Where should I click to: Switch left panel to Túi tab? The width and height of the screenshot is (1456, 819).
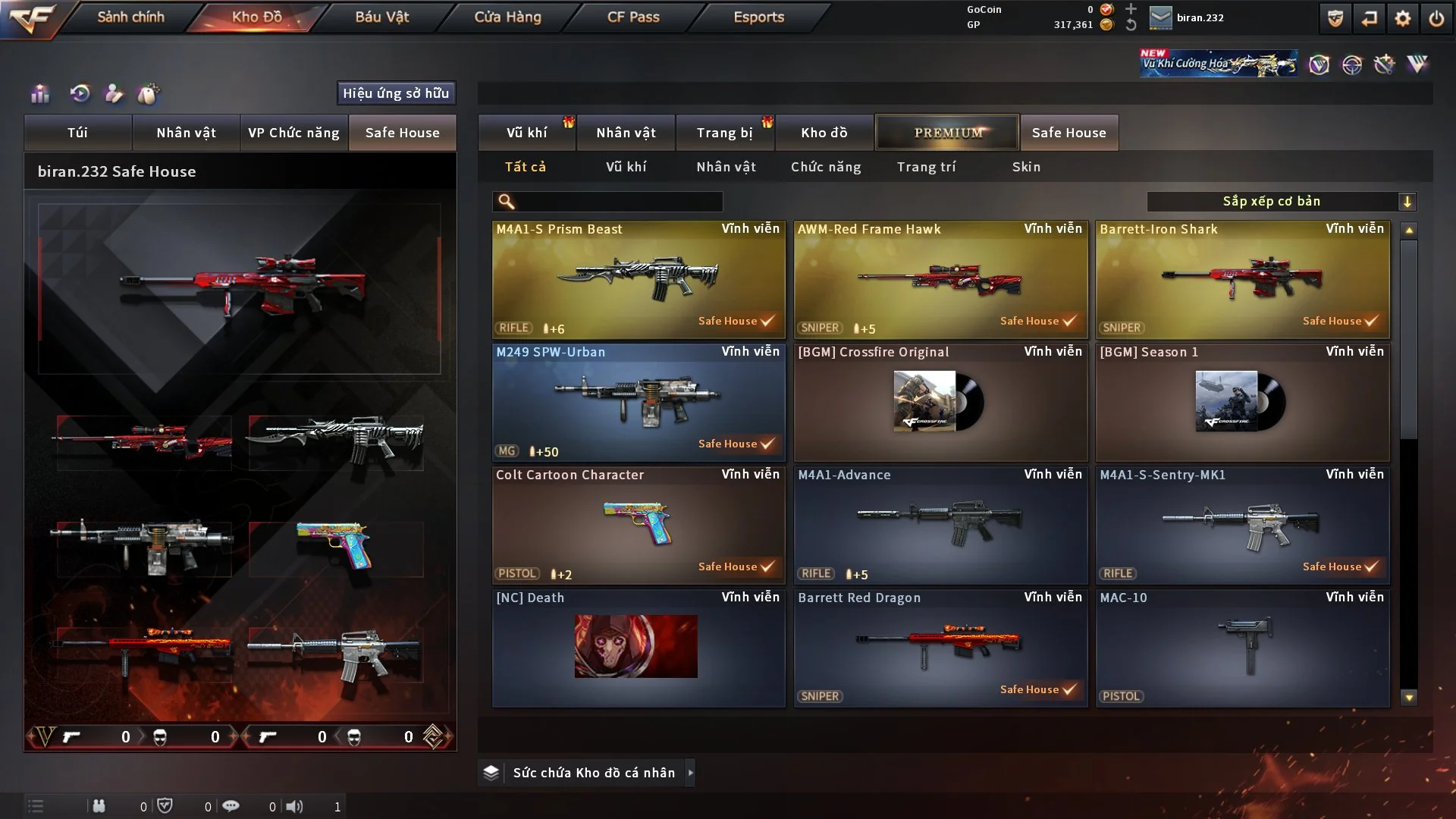click(x=77, y=133)
